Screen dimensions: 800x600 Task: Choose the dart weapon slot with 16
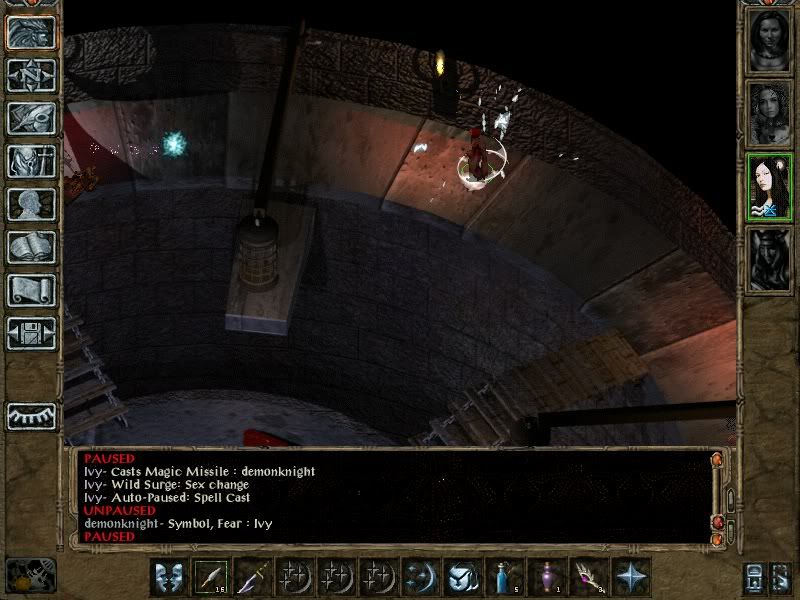pyautogui.click(x=211, y=576)
